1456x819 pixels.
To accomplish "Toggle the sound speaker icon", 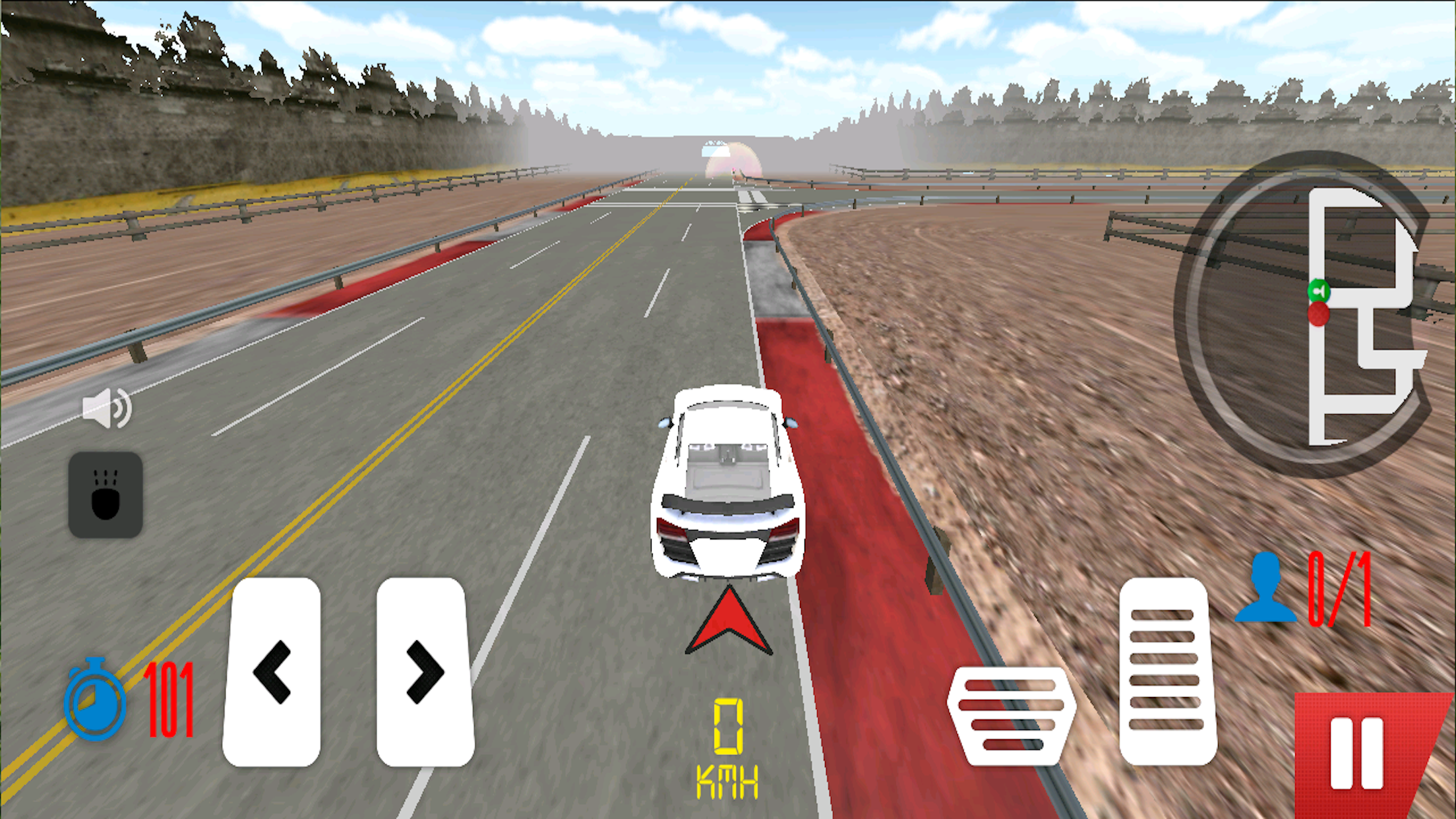I will (x=106, y=408).
